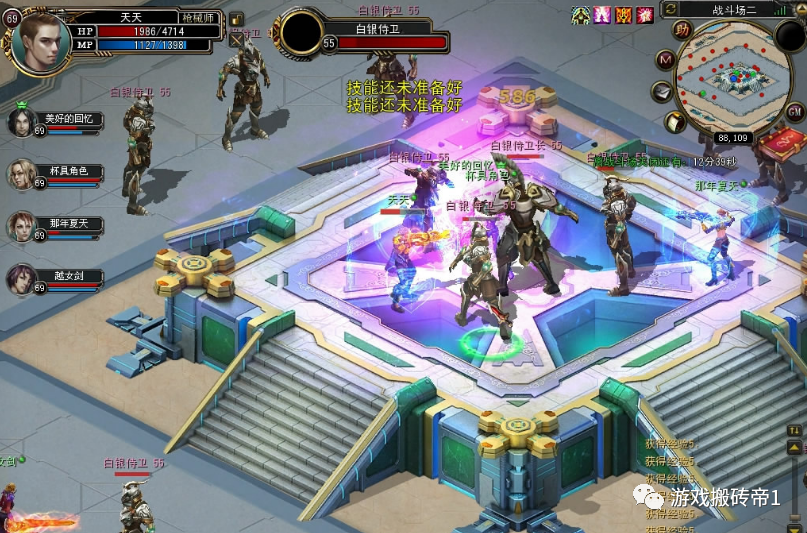Click the green hooded figure buff icon
Viewport: 807px width, 533px height.
[x=581, y=15]
